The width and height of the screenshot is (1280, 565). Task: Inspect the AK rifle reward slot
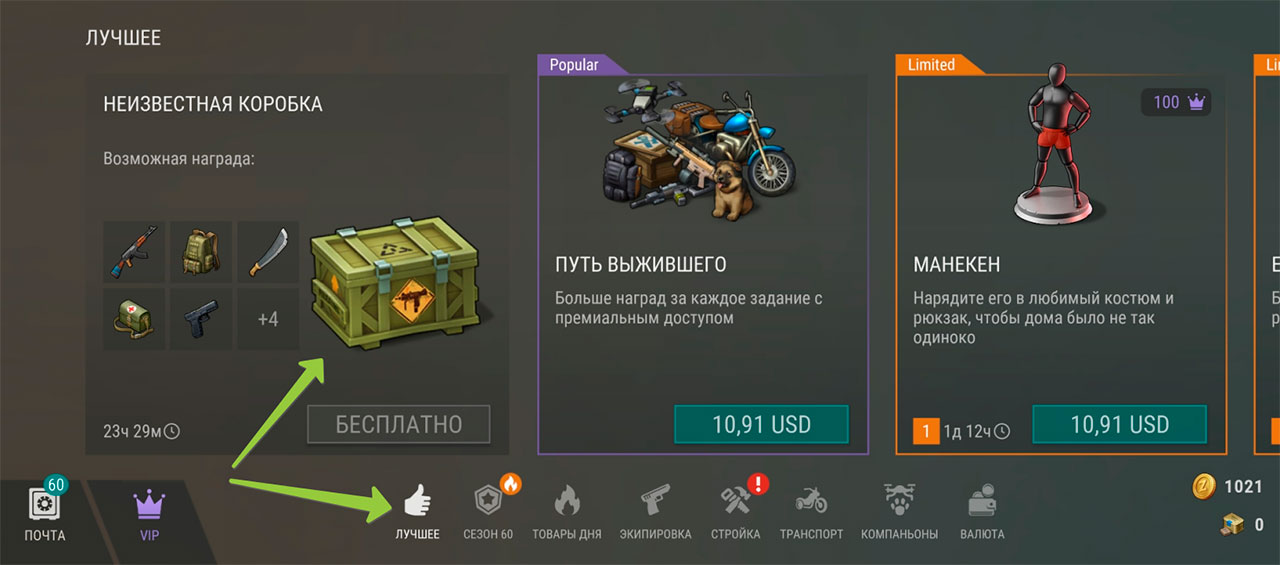(x=134, y=252)
